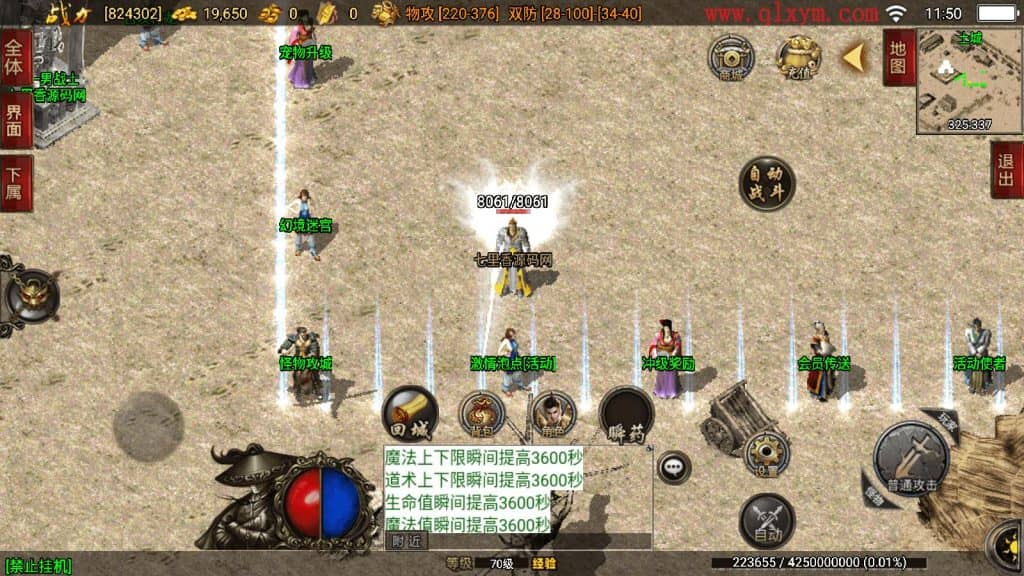The height and width of the screenshot is (576, 1024).
Task: Select the 下属 tab
Action: tap(16, 183)
